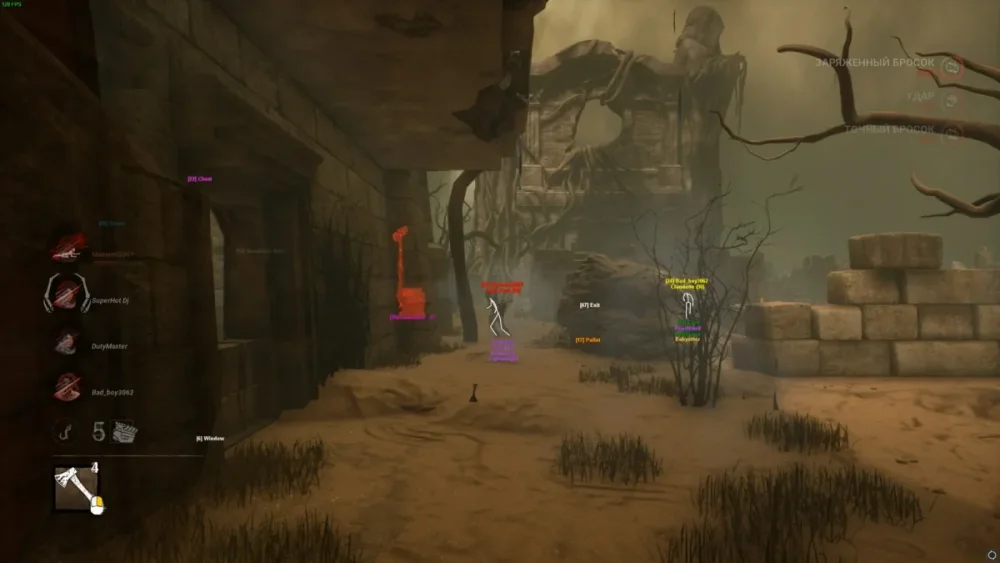Image resolution: width=1000 pixels, height=563 pixels.
Task: Click the ЗАРЯЖЕННЫЙ БРОСОК score event icon
Action: pyautogui.click(x=952, y=66)
